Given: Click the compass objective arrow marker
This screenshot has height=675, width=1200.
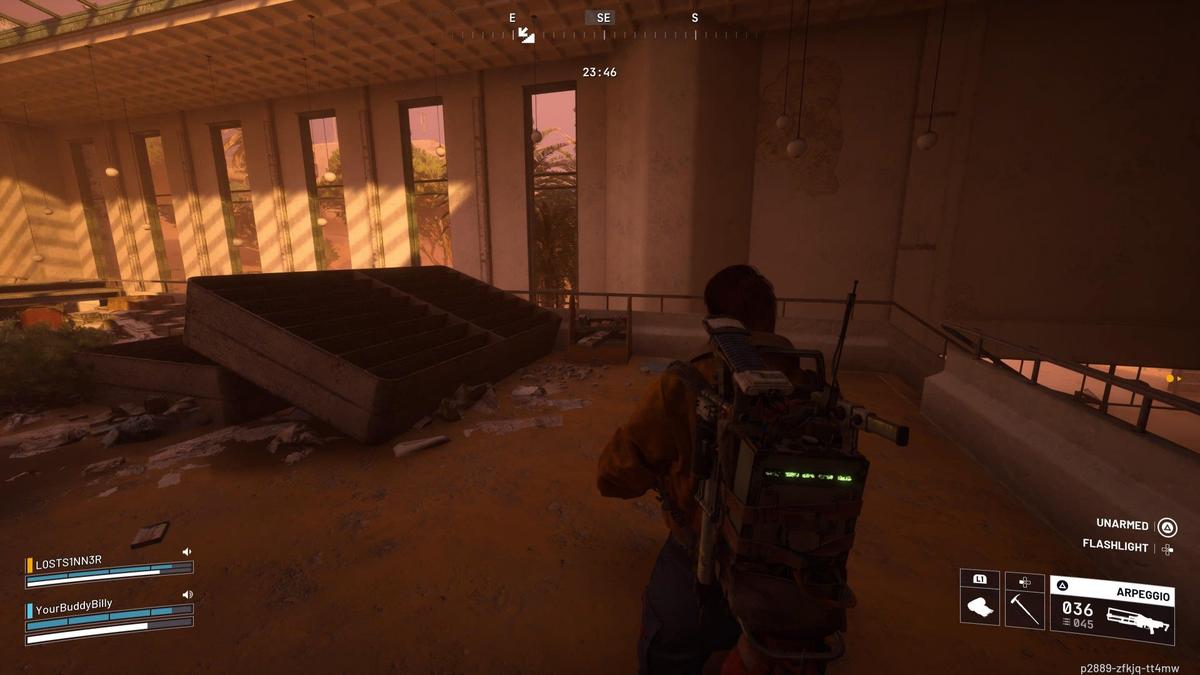Looking at the screenshot, I should [x=526, y=35].
